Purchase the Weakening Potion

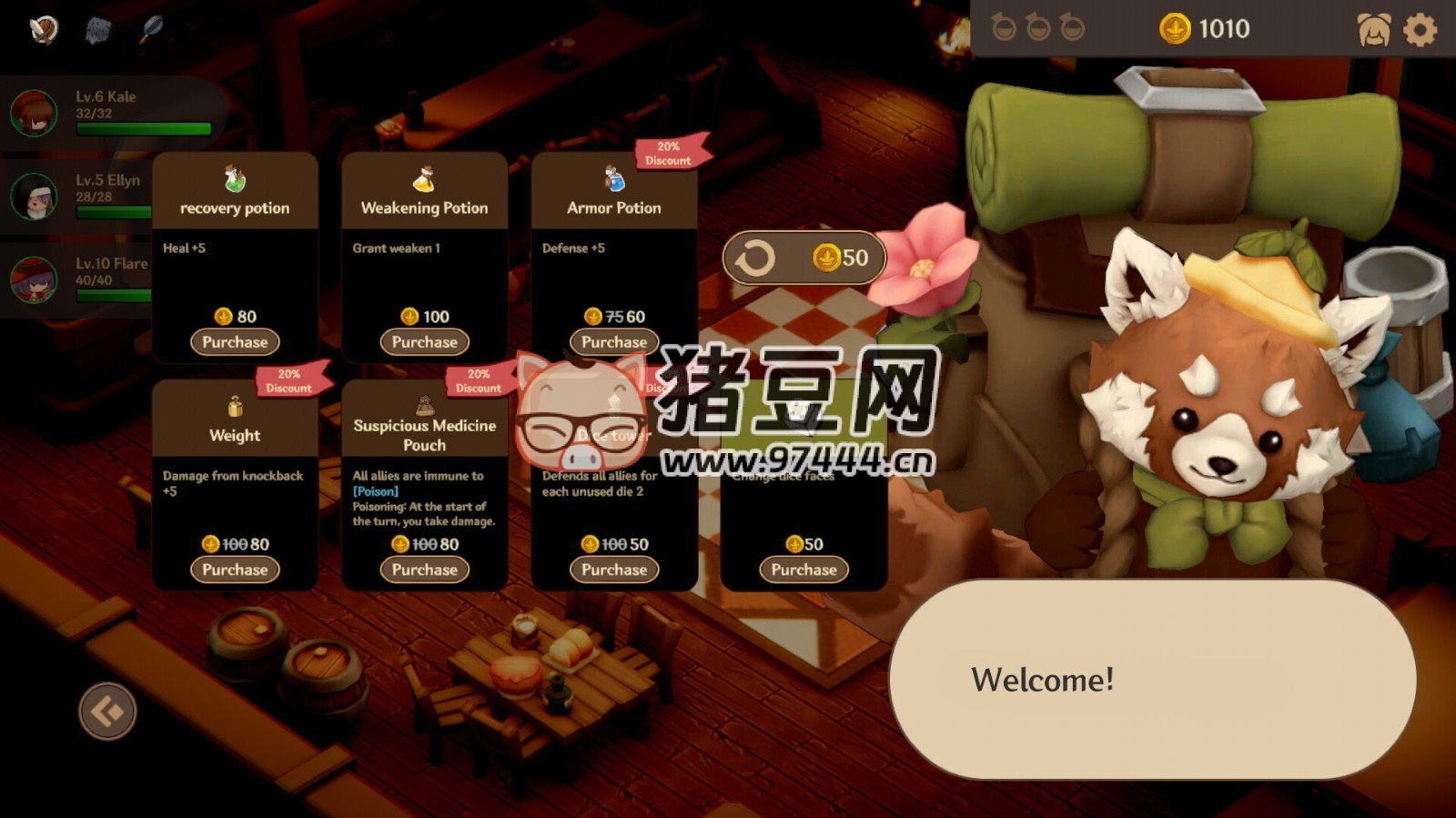[423, 342]
